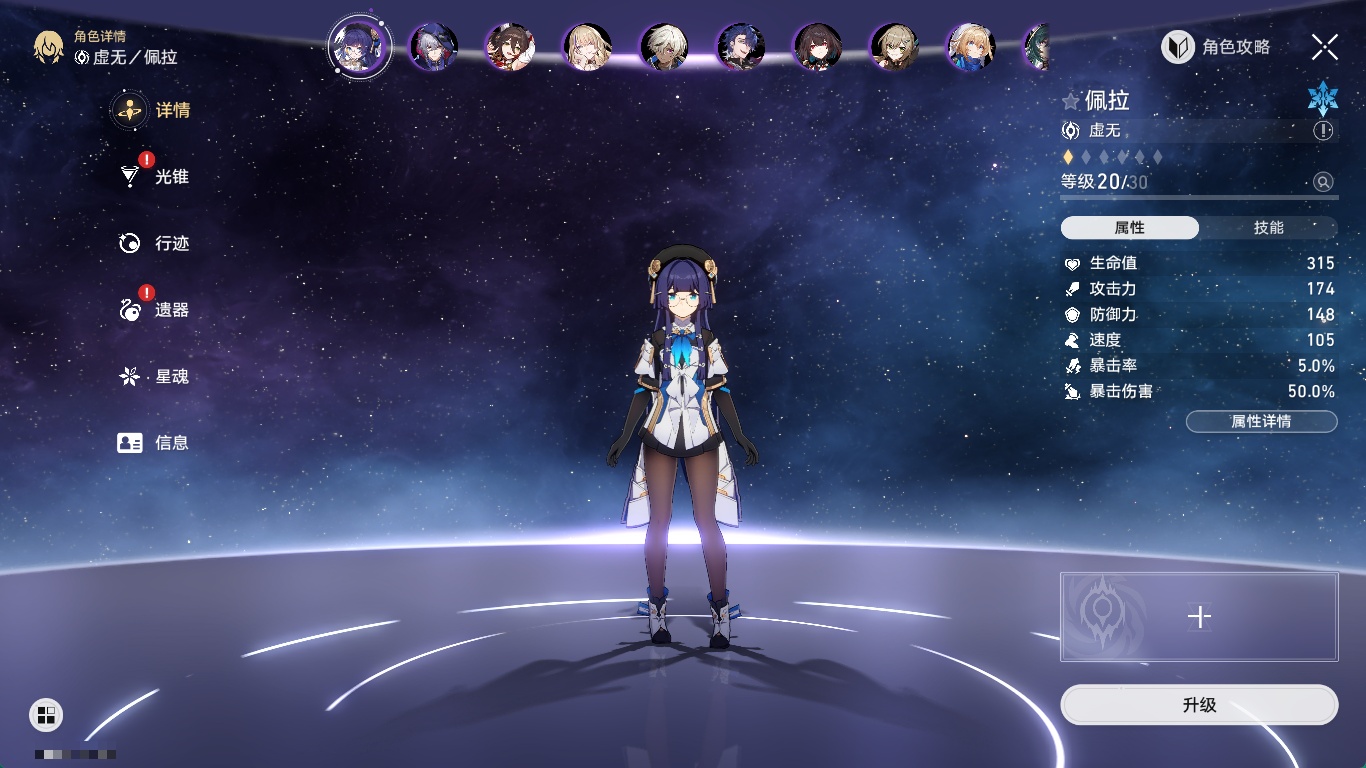This screenshot has width=1366, height=768.
Task: Click the magnifier icon beside the level
Action: coord(1323,182)
